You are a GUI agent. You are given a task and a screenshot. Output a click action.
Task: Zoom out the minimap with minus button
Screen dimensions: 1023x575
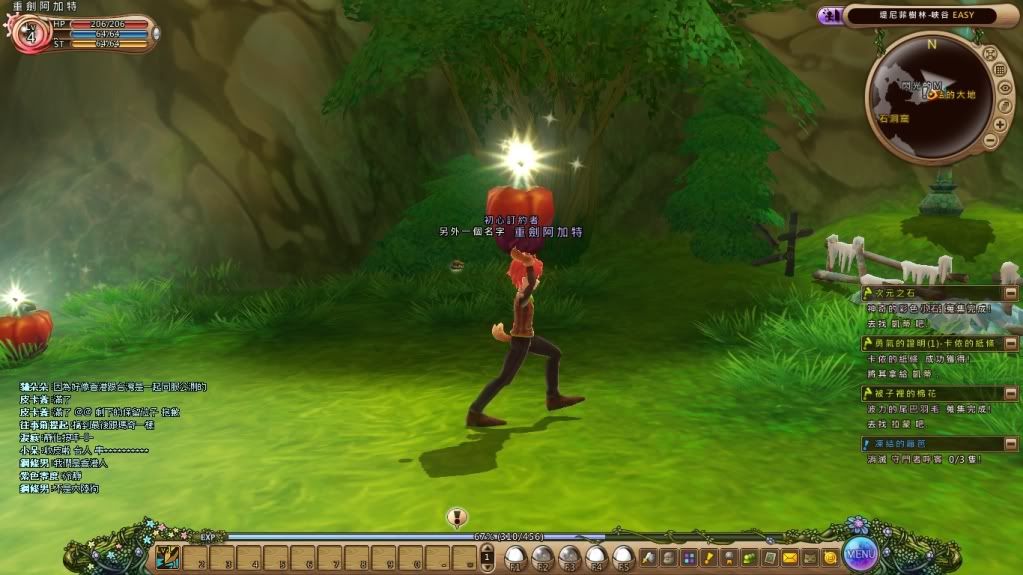pyautogui.click(x=989, y=141)
